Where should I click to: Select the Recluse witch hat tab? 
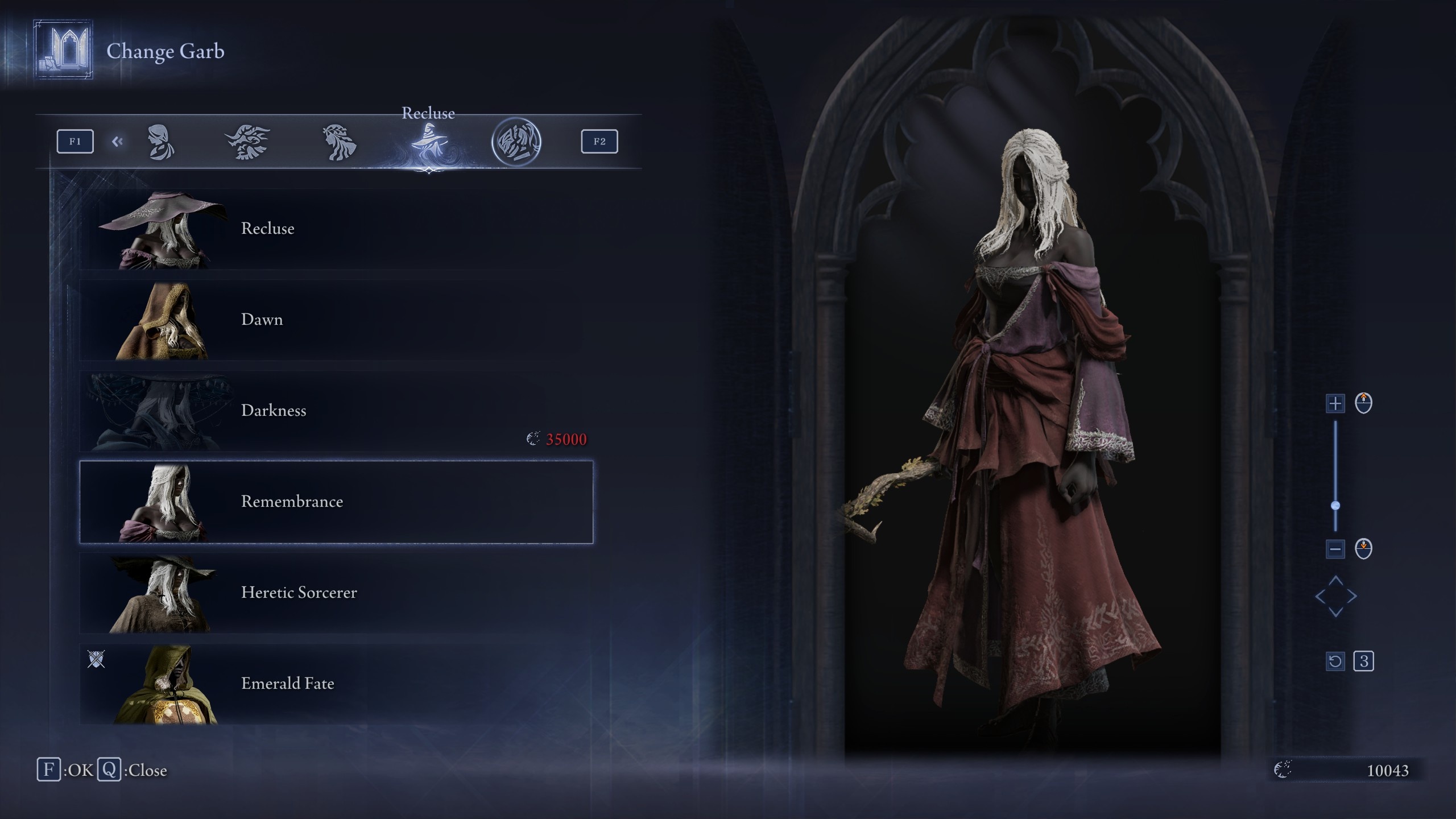pos(429,143)
